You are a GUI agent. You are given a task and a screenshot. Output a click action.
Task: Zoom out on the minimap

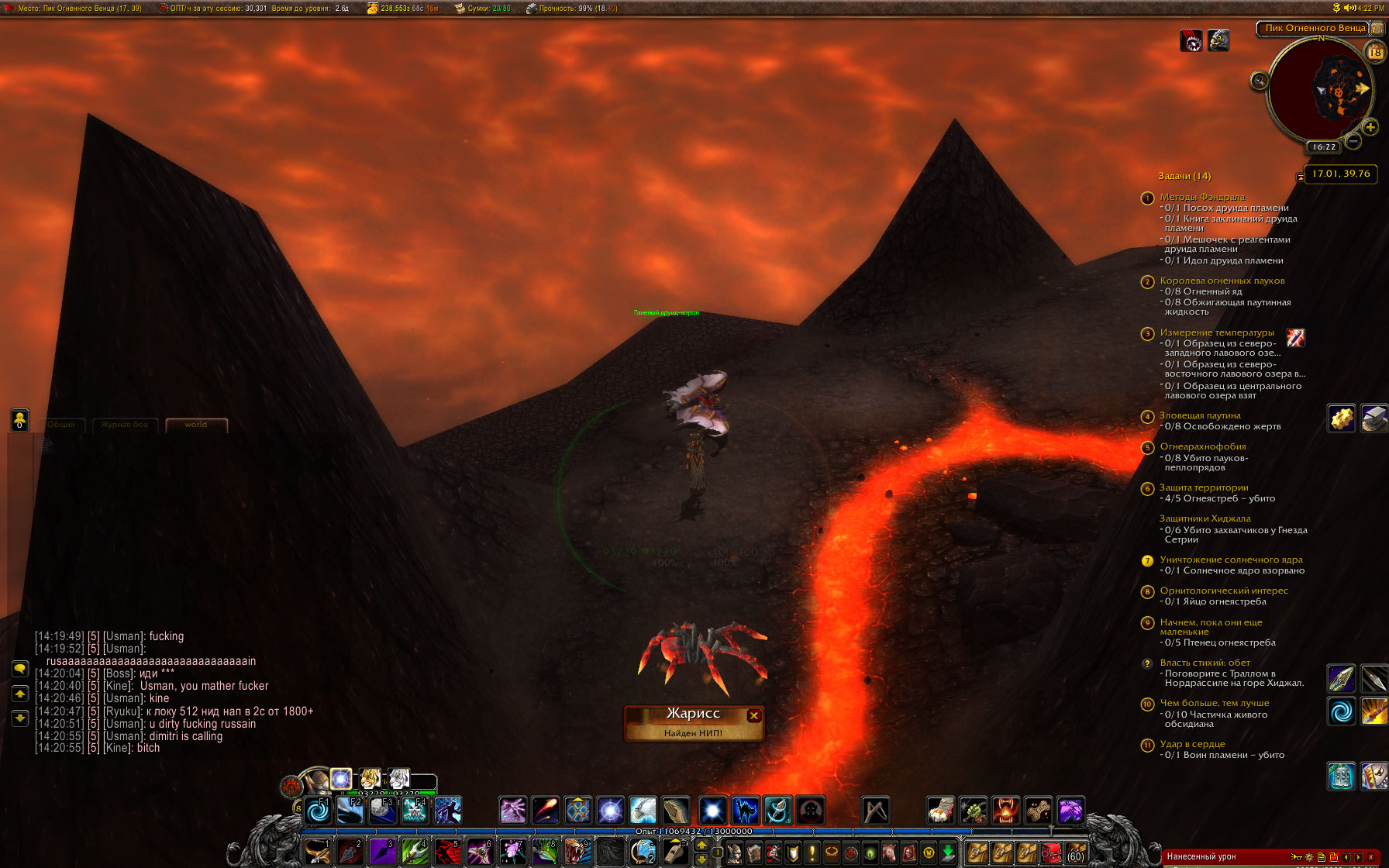click(1353, 141)
